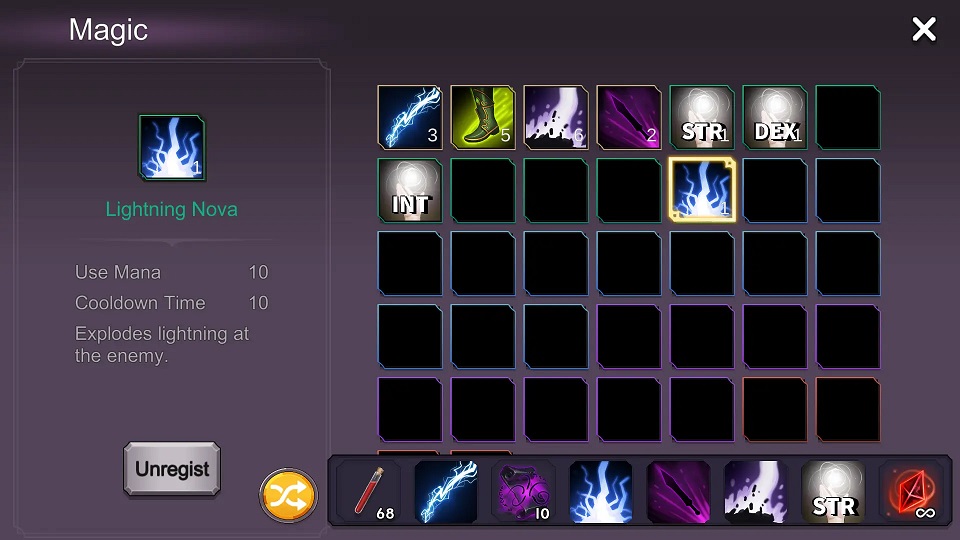Select the red crystal hotbar slot
Screen dimensions: 960x540
point(910,492)
